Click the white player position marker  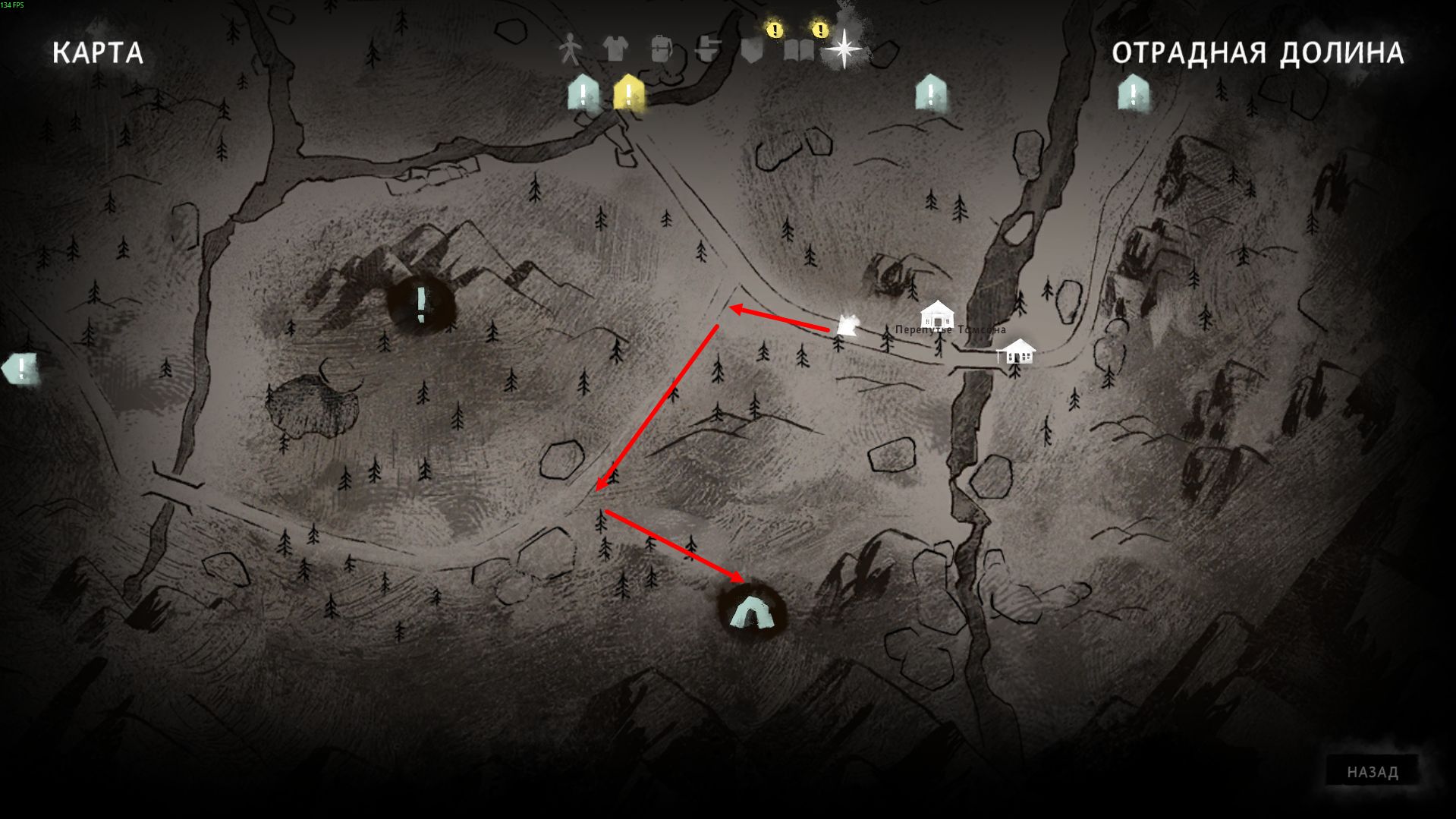[x=847, y=326]
